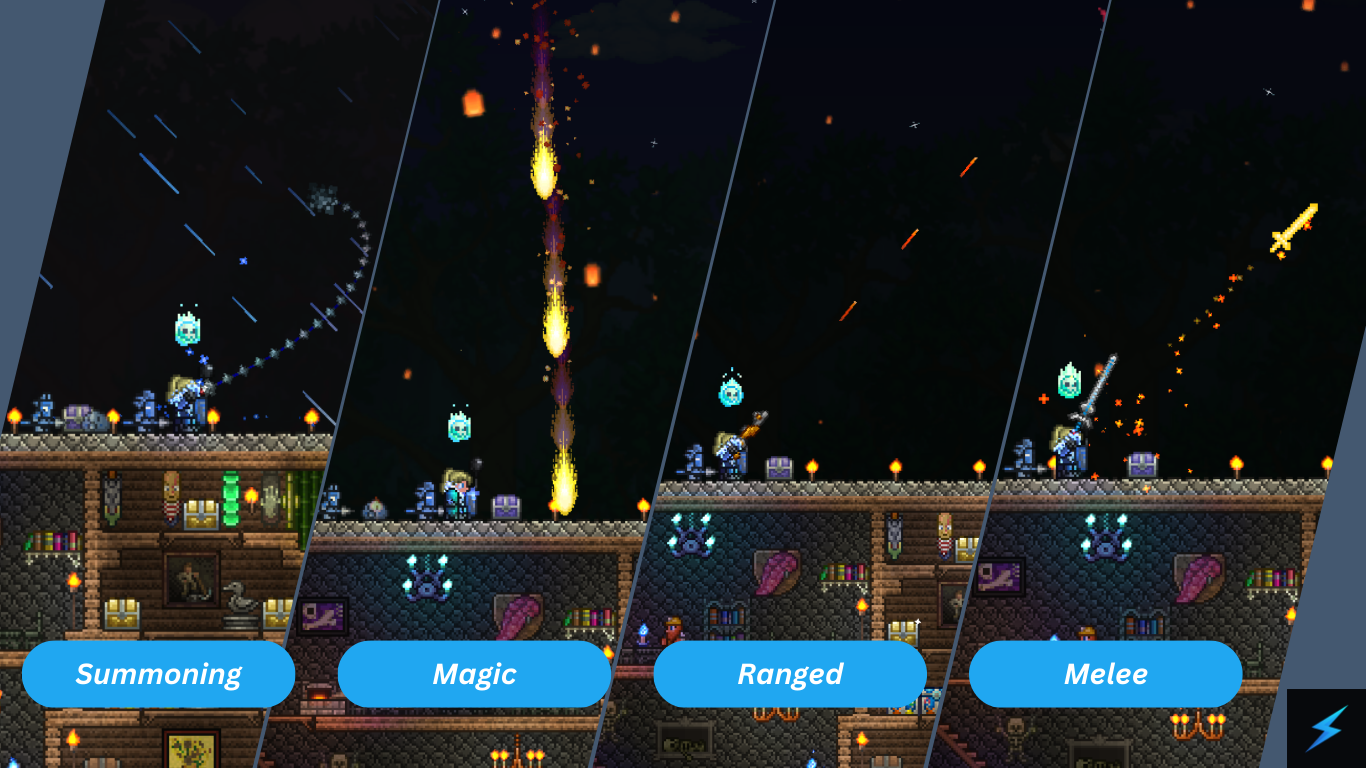1366x768 pixels.
Task: Choose the Magic class label
Action: pos(474,674)
